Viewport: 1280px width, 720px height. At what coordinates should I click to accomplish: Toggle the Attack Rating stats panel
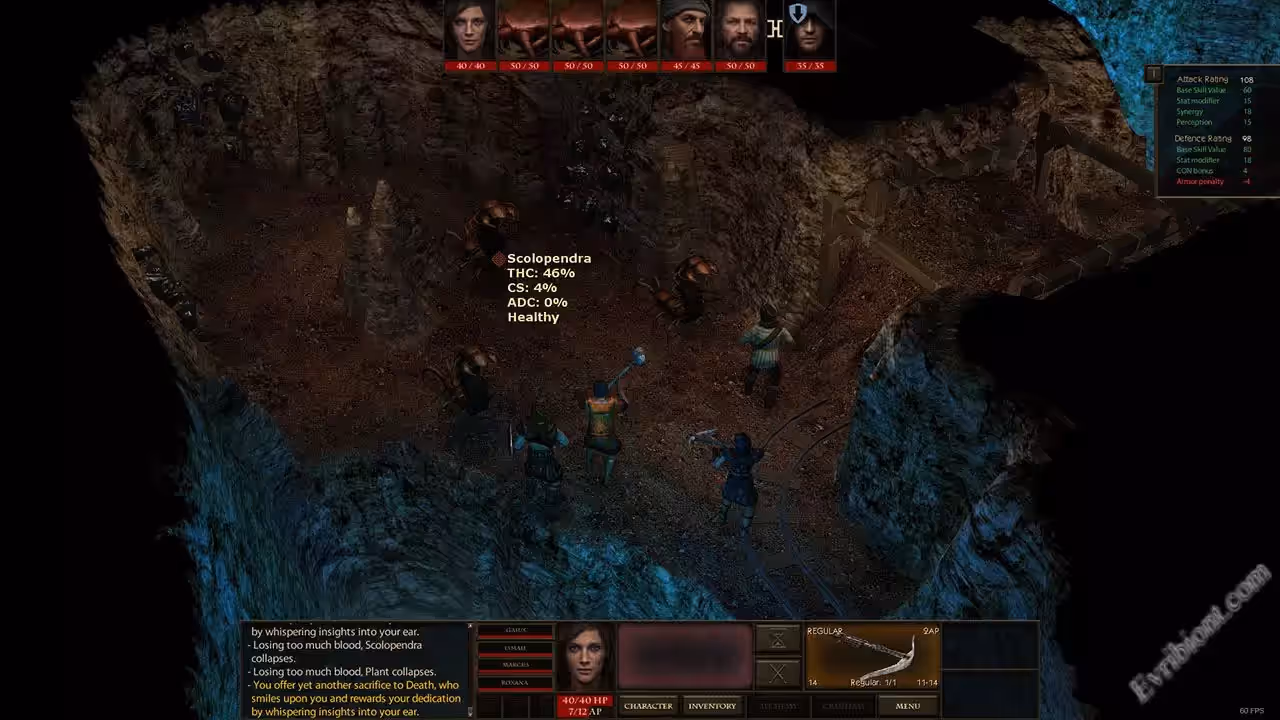tap(1154, 74)
